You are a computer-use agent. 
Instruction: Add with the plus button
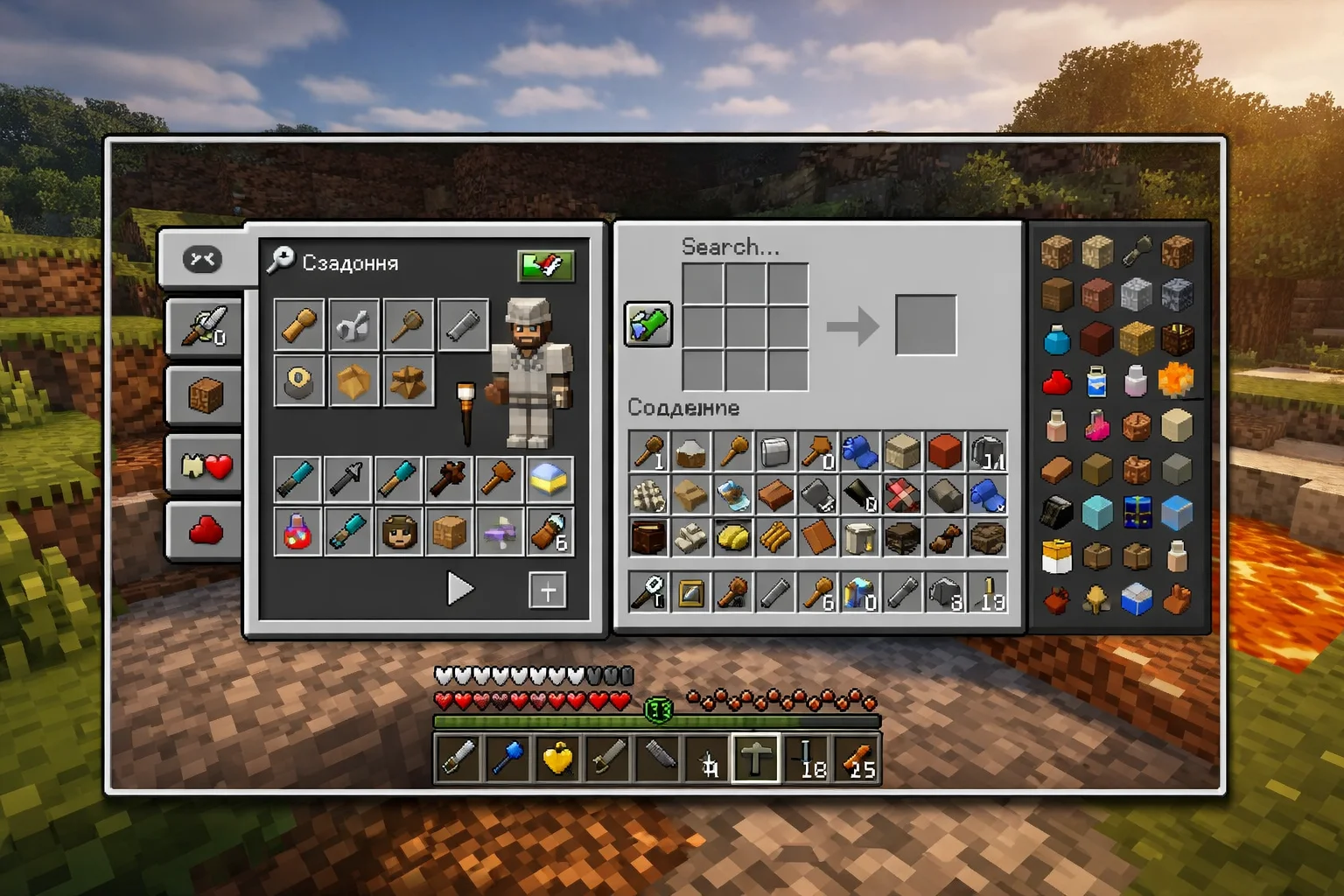pos(548,591)
